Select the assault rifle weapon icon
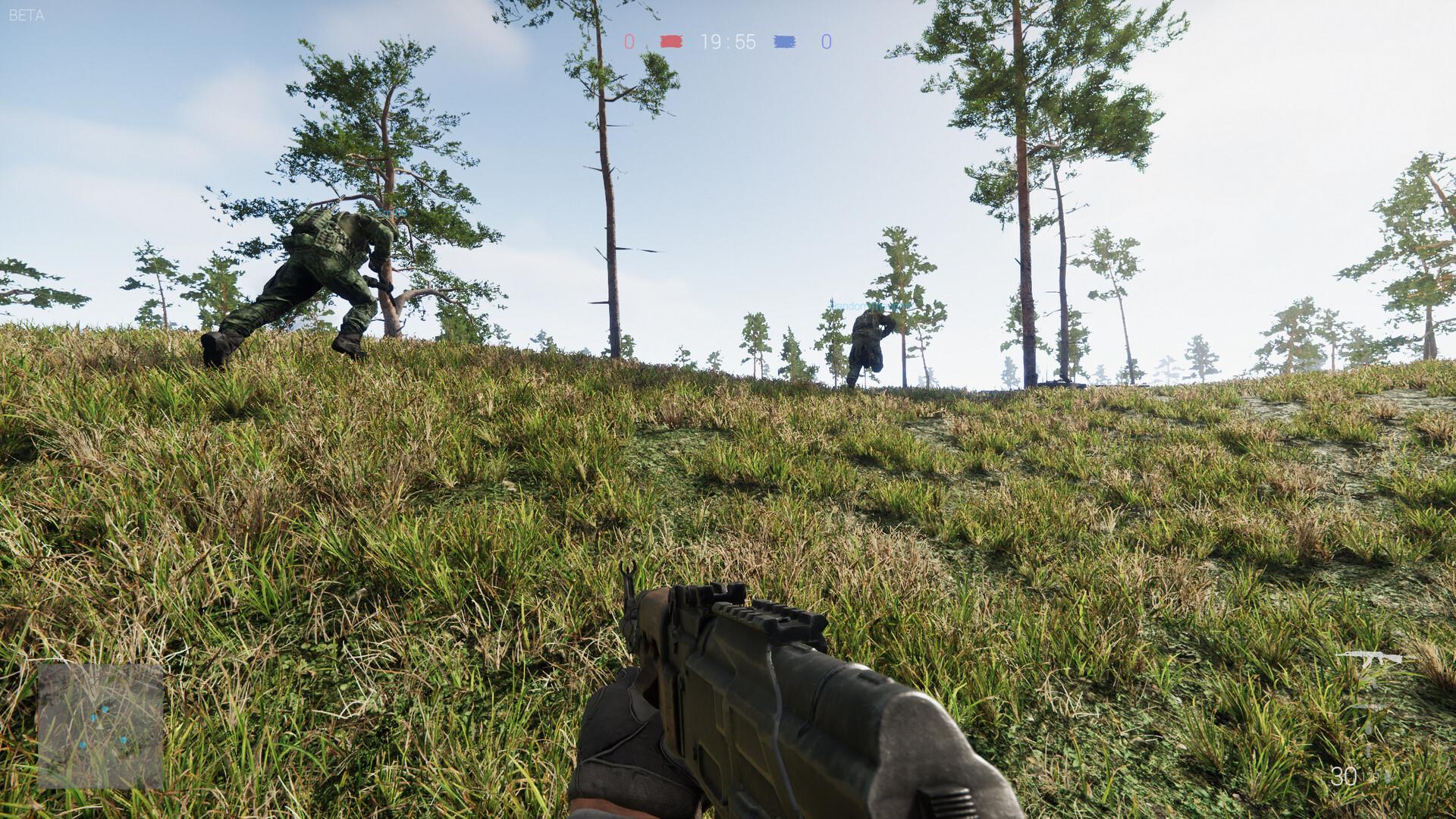This screenshot has width=1456, height=819. [x=1368, y=660]
